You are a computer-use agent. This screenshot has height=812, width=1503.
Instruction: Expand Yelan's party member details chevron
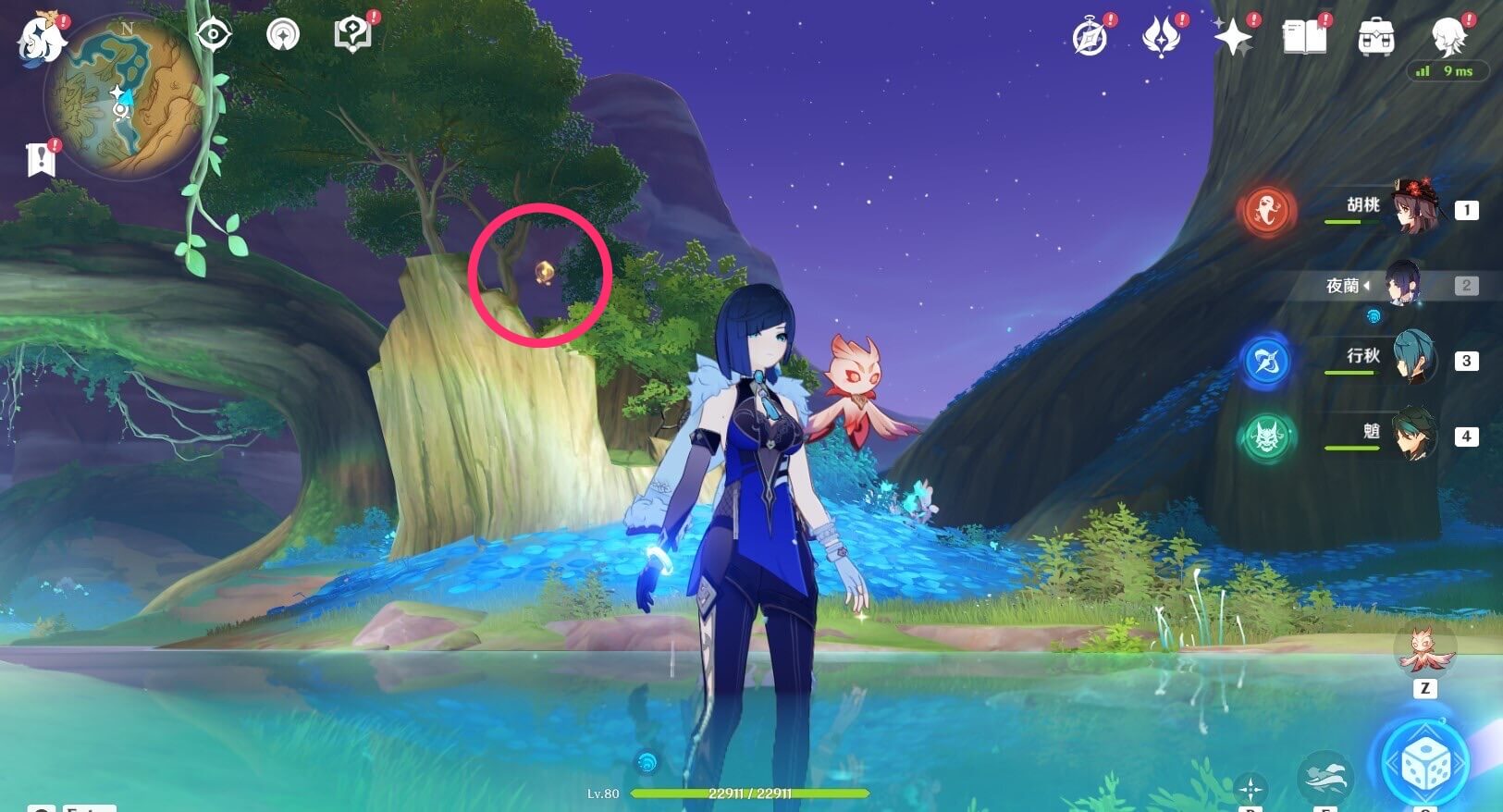pyautogui.click(x=1369, y=285)
